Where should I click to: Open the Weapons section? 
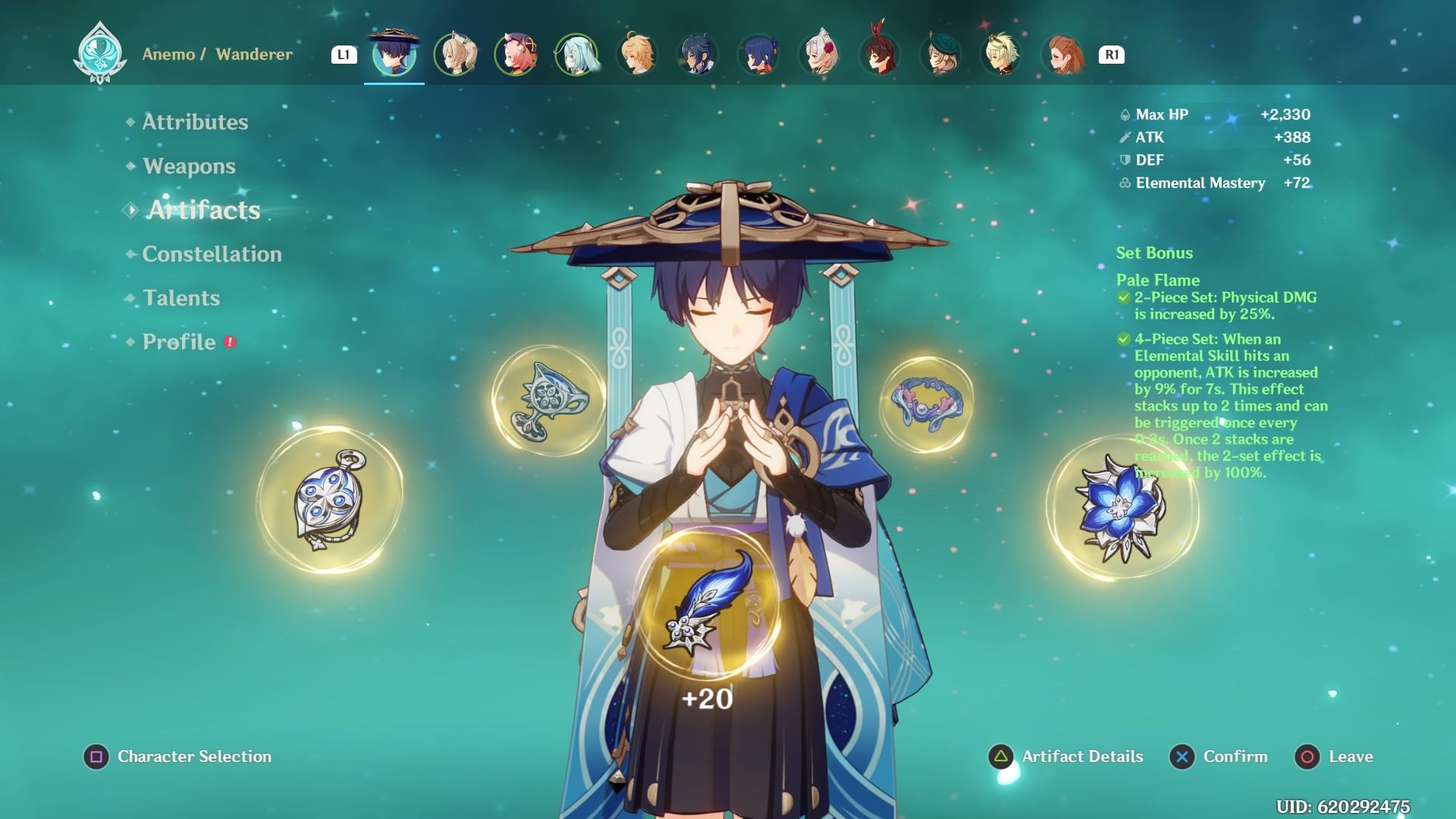pyautogui.click(x=190, y=166)
